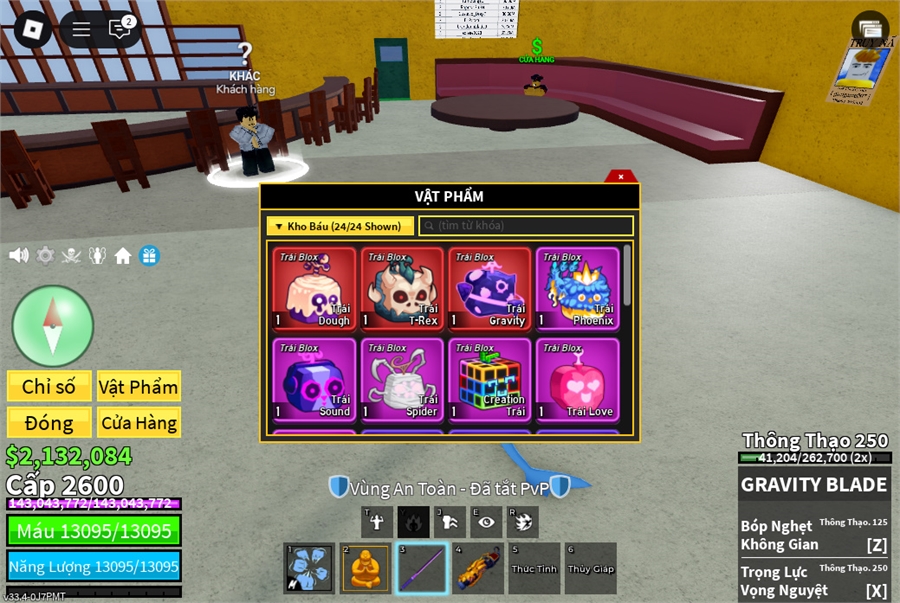Pick the Phoenix fruit from the inventory
Image resolution: width=900 pixels, height=603 pixels.
[x=577, y=289]
